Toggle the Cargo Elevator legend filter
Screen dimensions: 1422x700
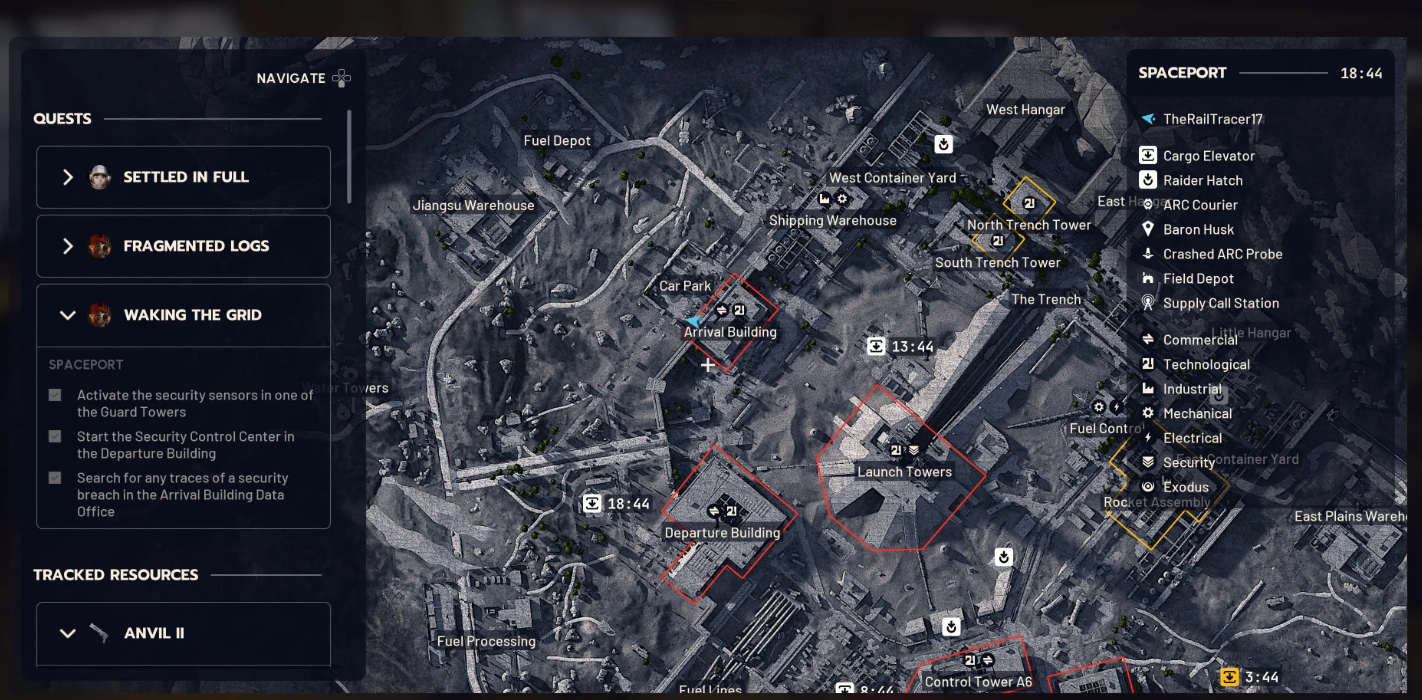(x=1208, y=156)
